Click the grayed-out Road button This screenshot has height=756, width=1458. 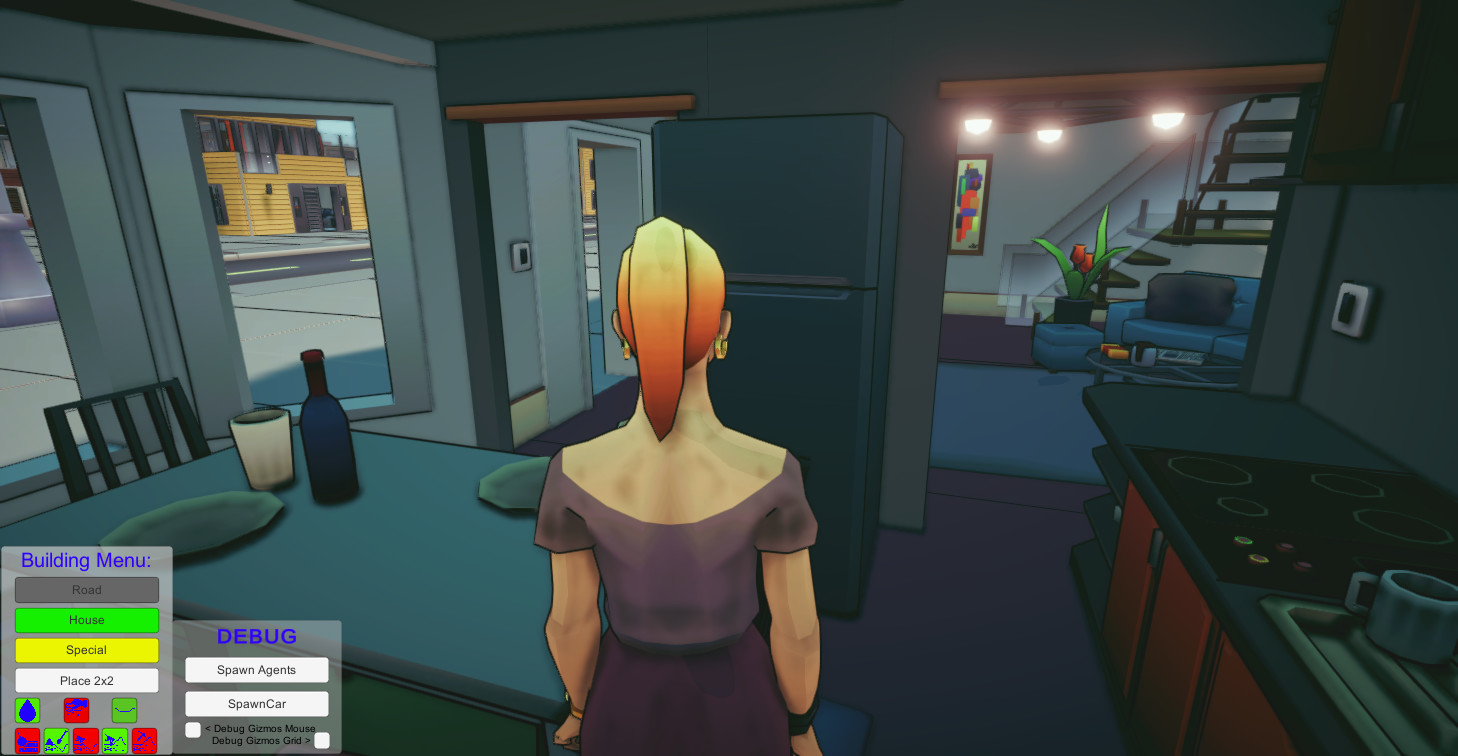coord(86,590)
